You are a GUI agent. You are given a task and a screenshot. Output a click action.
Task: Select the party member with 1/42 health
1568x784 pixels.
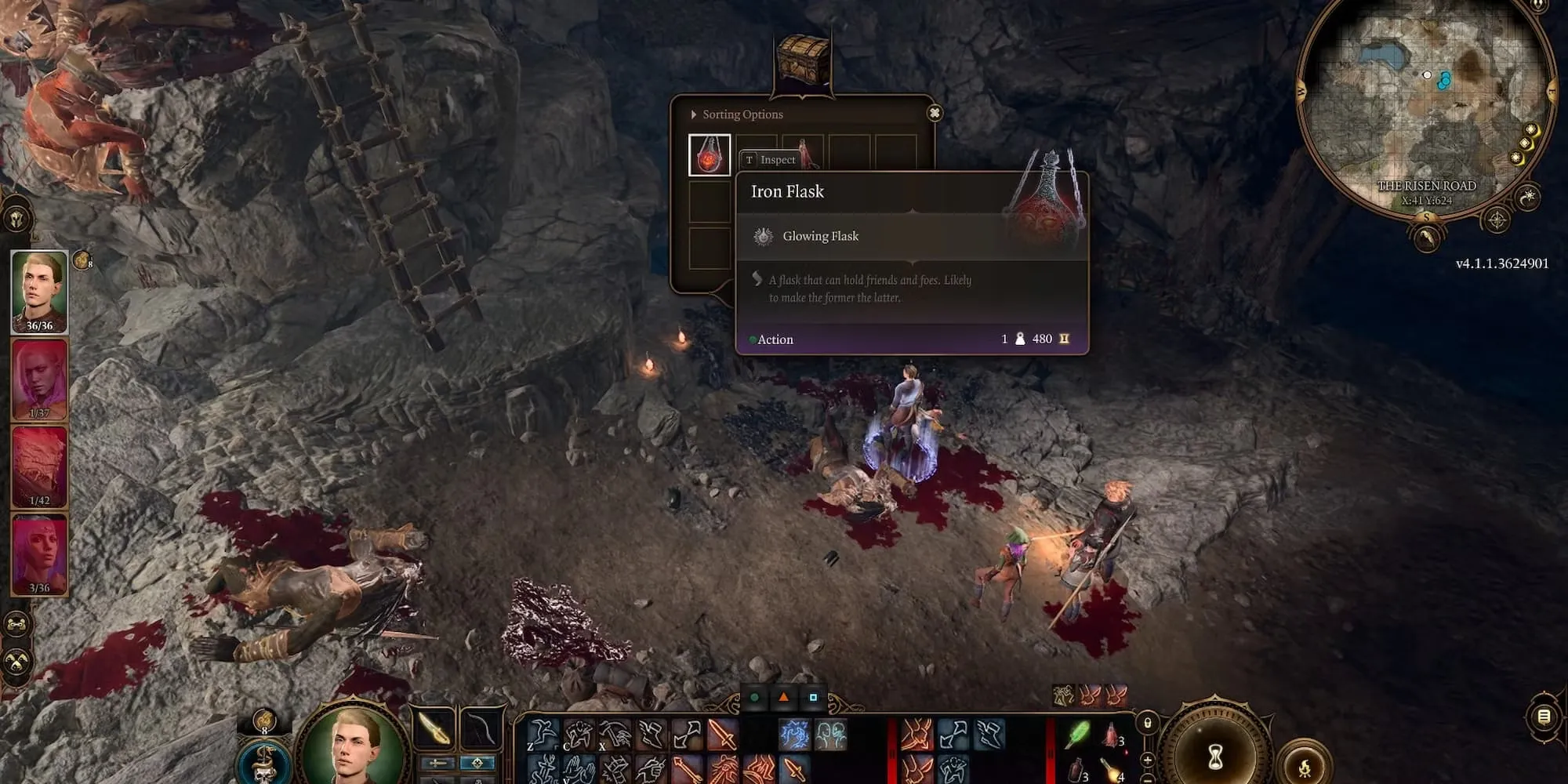pyautogui.click(x=39, y=467)
